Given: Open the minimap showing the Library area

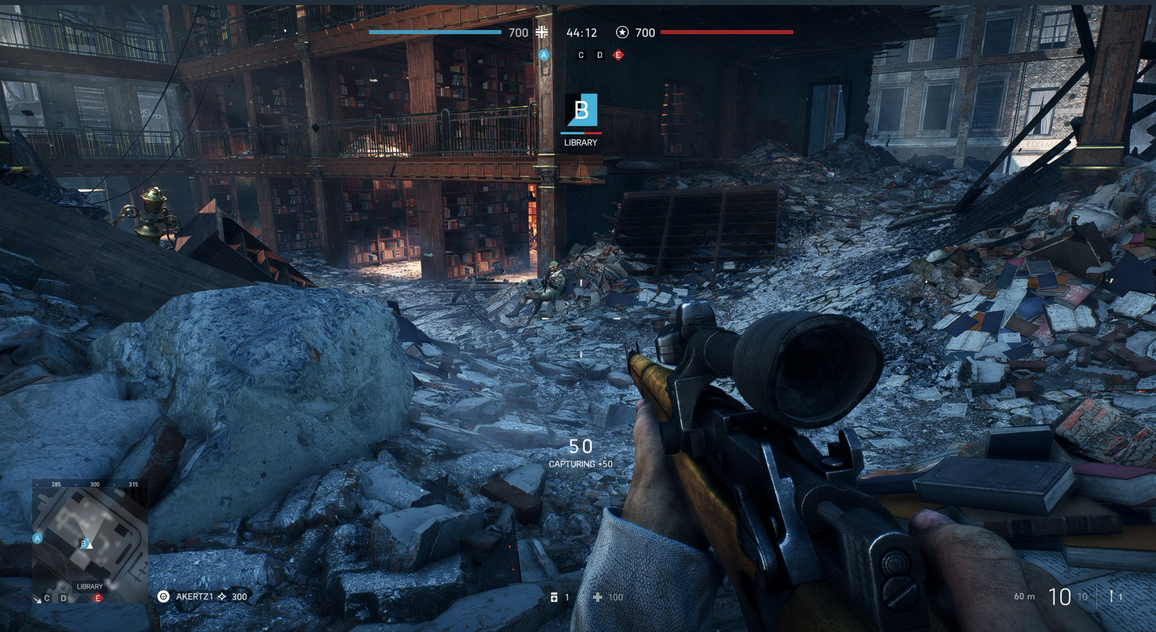Looking at the screenshot, I should 89,536.
